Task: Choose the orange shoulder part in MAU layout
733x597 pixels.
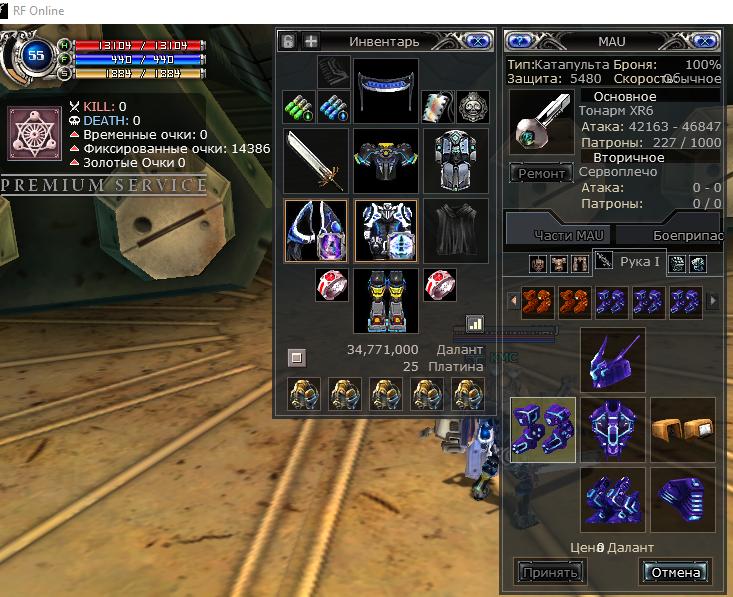Action: tap(683, 428)
